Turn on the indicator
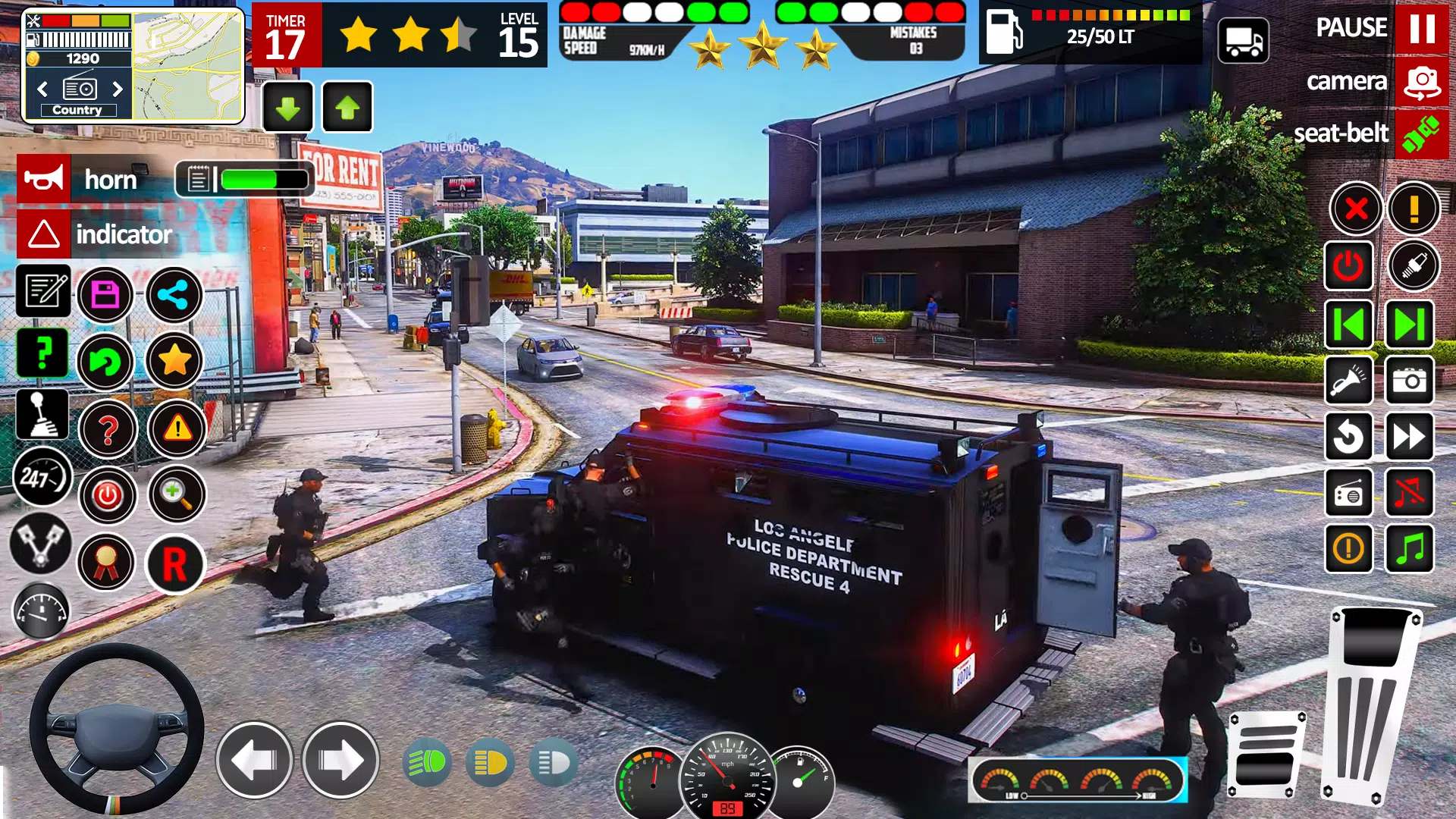This screenshot has height=819, width=1456. (x=44, y=234)
